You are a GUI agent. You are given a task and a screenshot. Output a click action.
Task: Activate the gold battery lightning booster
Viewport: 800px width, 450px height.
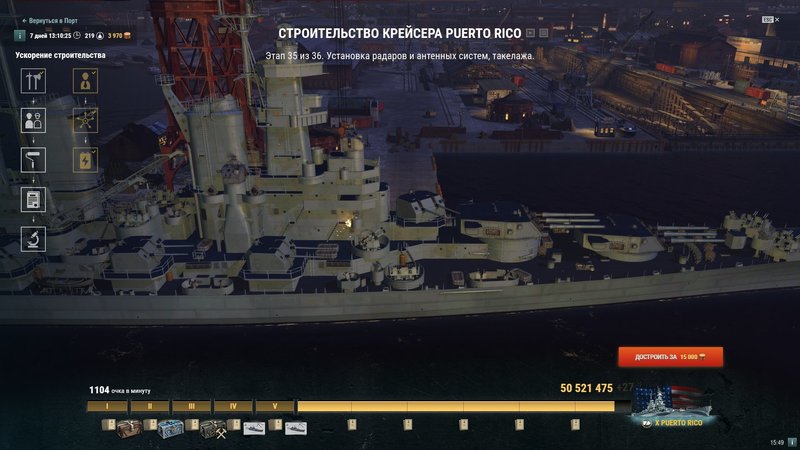point(86,160)
